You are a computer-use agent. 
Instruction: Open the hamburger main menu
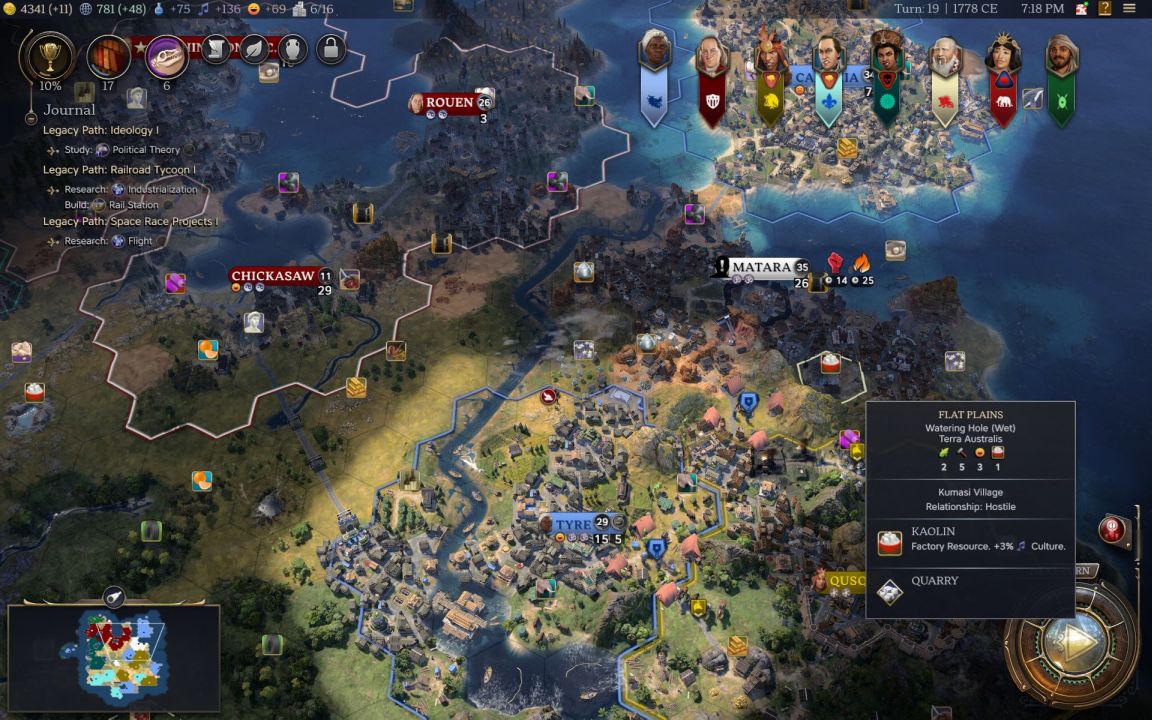(1130, 9)
